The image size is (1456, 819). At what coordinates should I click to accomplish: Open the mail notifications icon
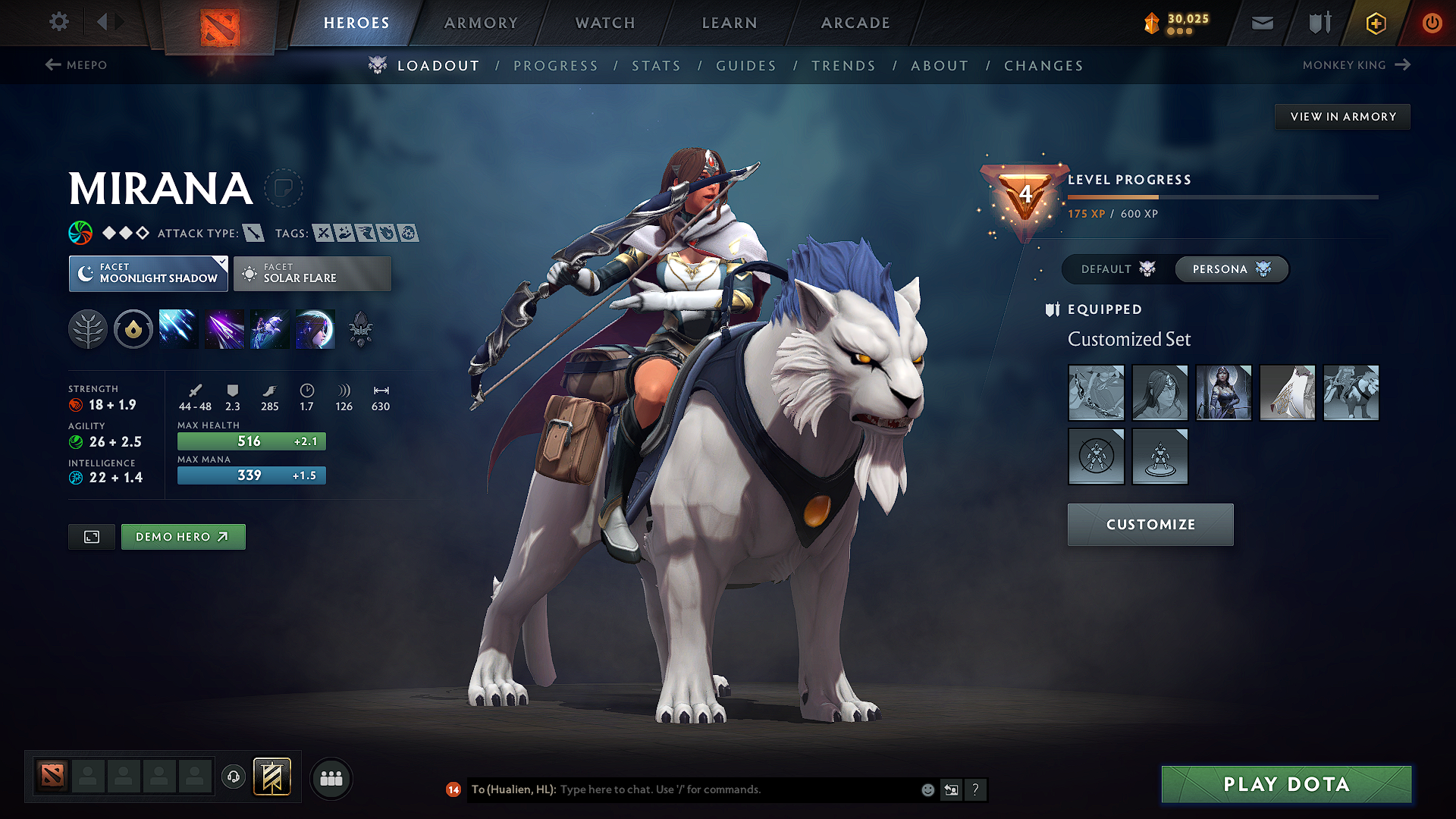point(1262,23)
